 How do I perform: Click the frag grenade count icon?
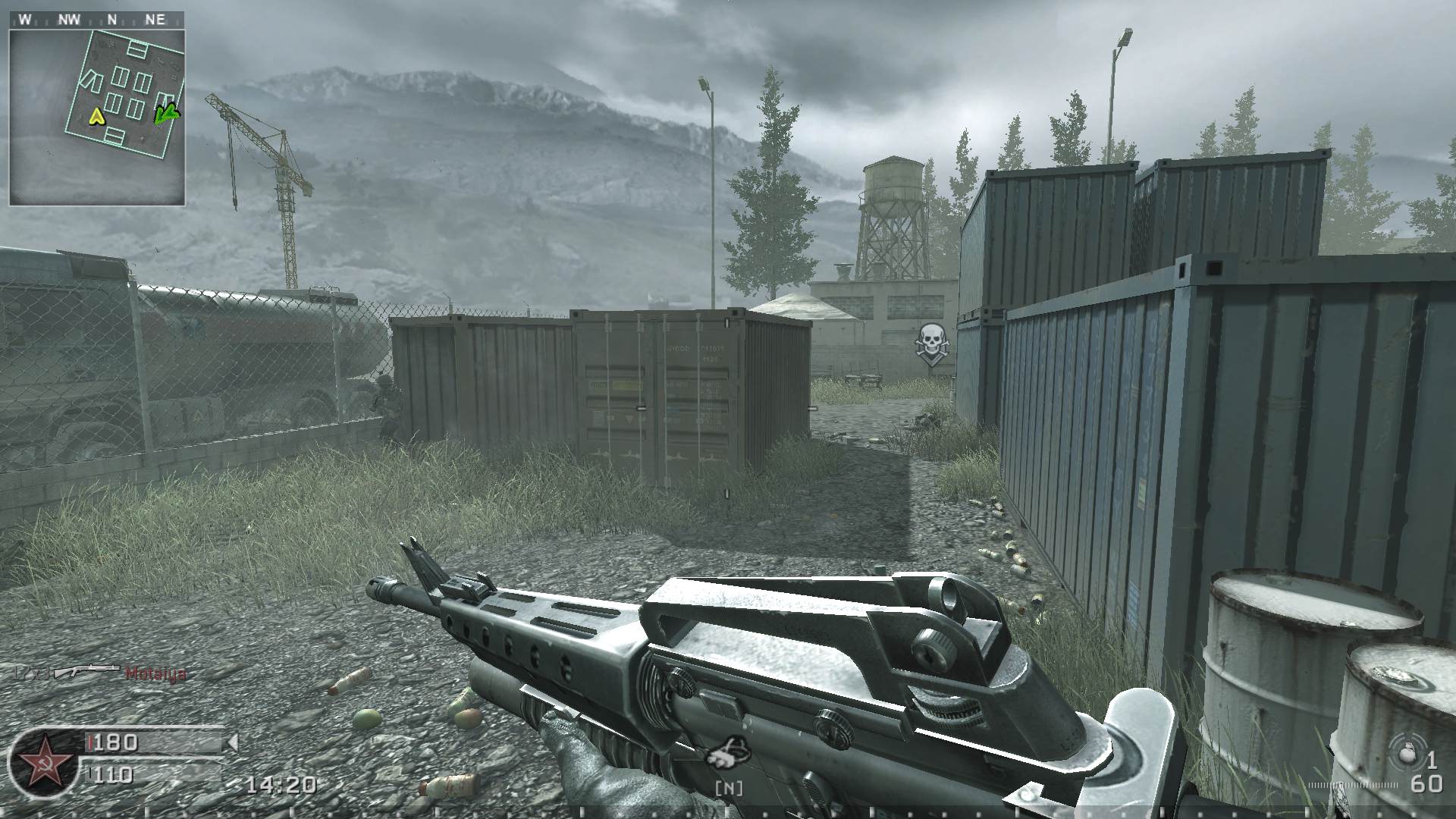[1408, 751]
